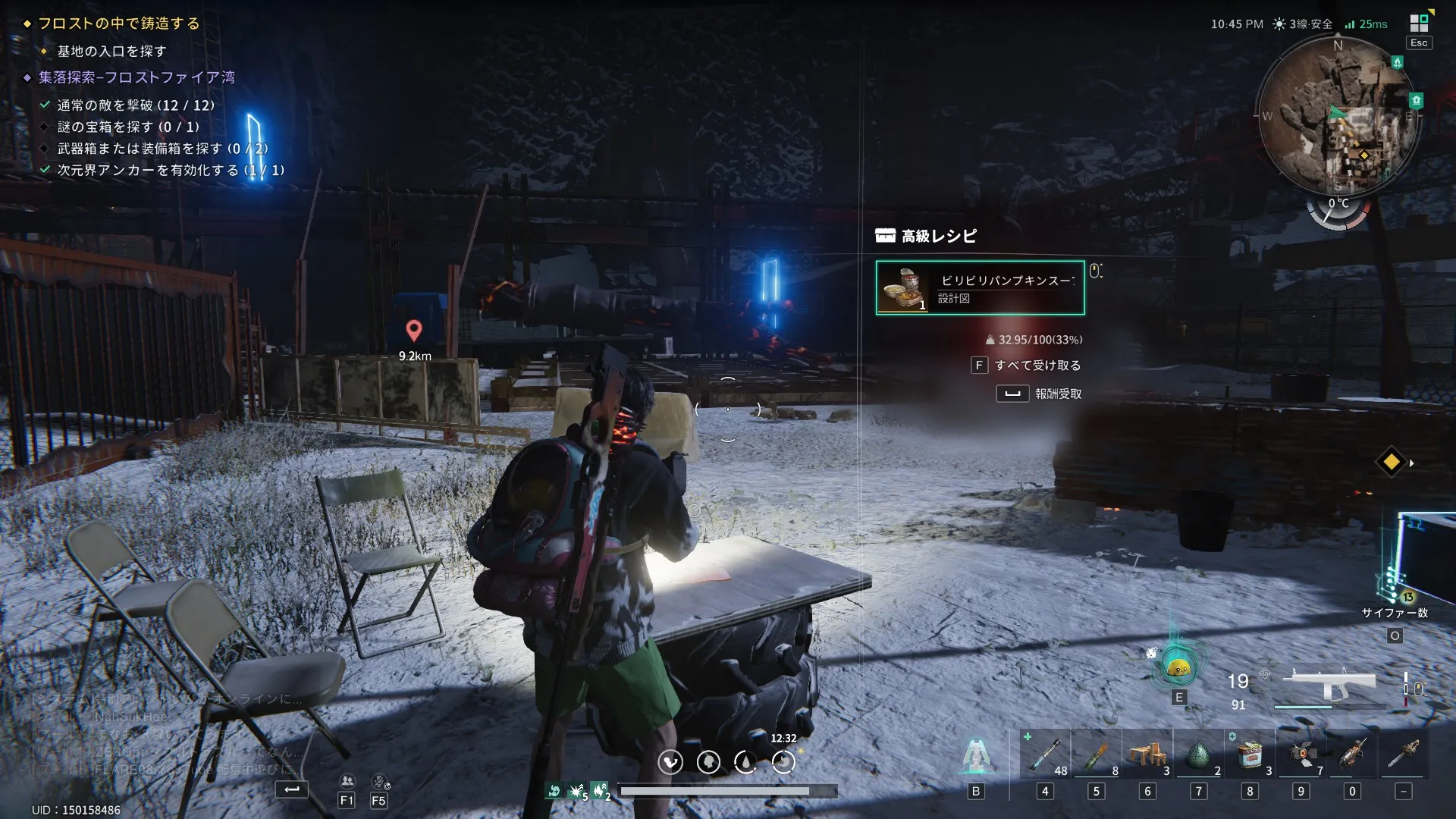Select the ビリビリパンプキンスープ blueprint loot item
Viewport: 1456px width, 819px height.
[980, 287]
